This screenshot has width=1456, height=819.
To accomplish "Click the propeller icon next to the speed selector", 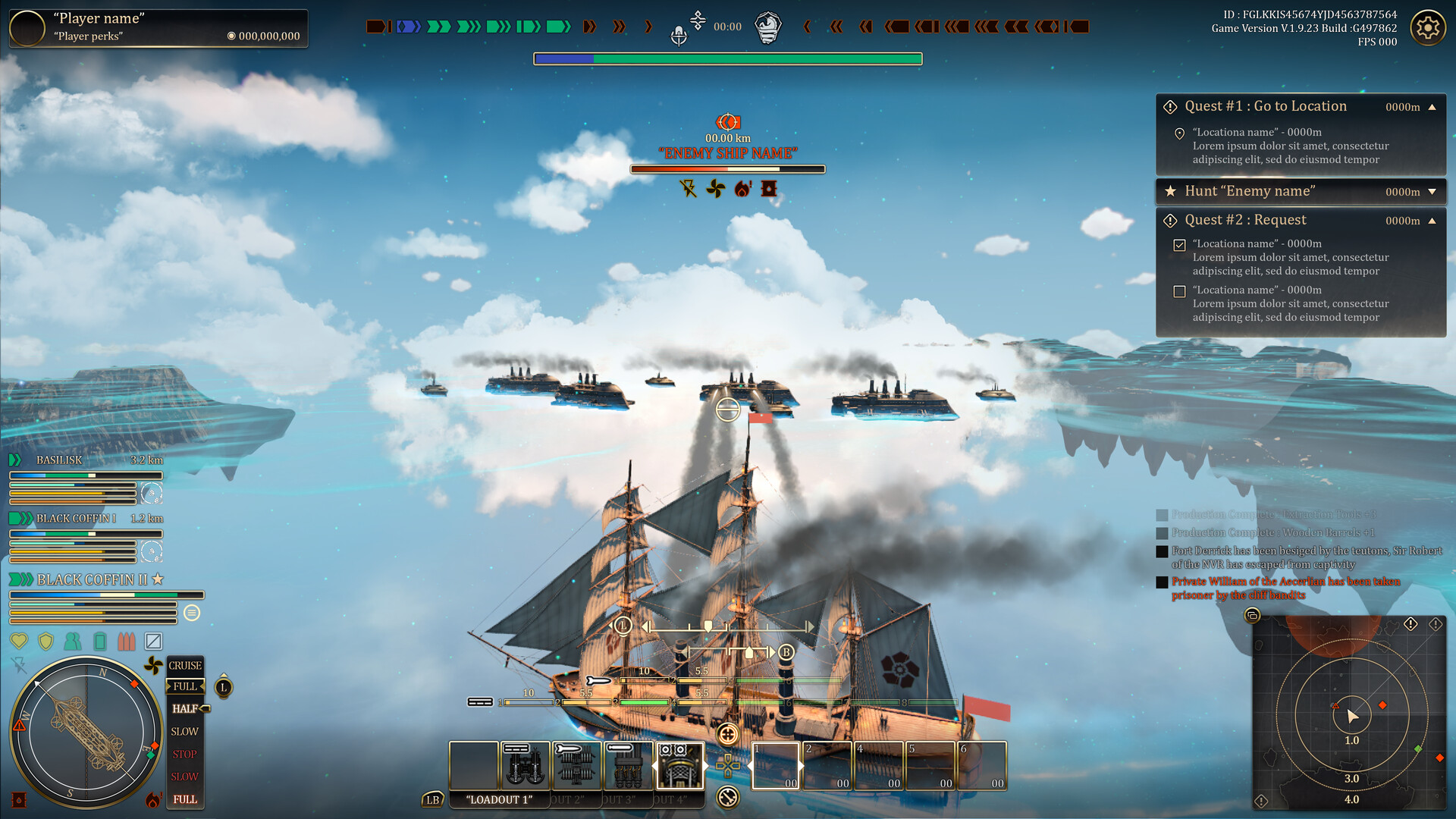I will click(x=154, y=665).
